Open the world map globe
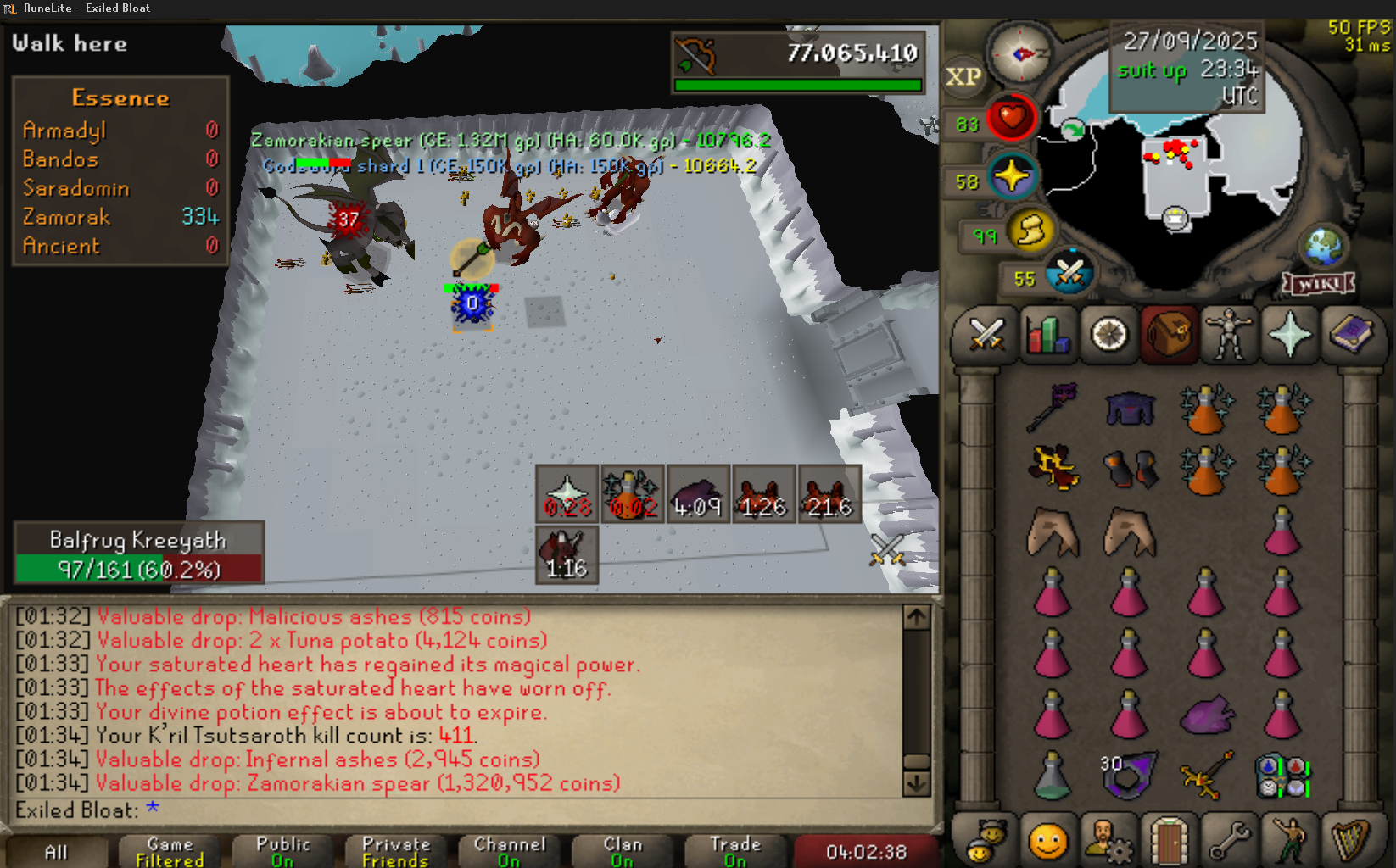1396x868 pixels. coord(1324,247)
